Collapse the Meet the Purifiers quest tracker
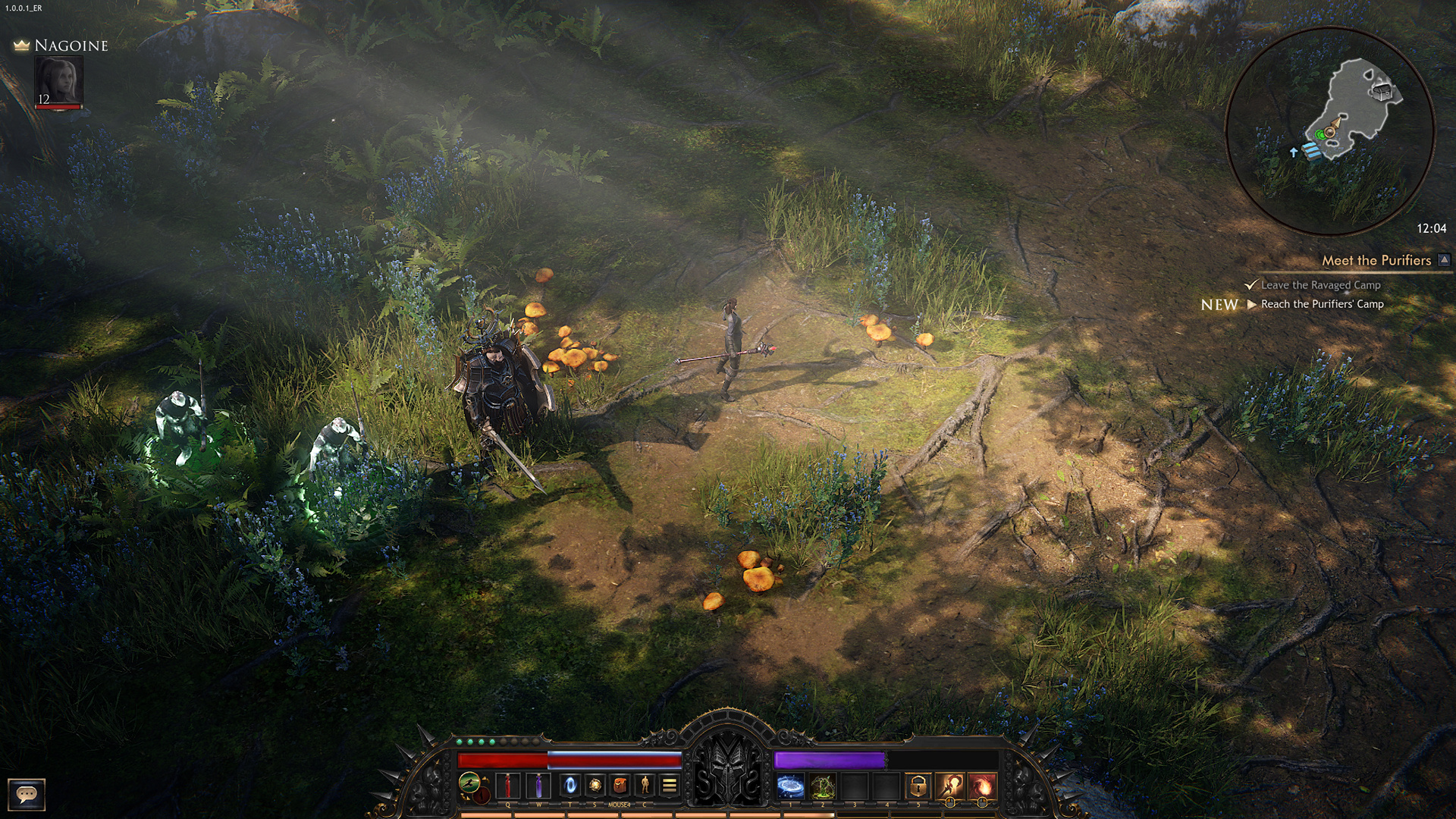The image size is (1456, 819). click(x=1445, y=260)
